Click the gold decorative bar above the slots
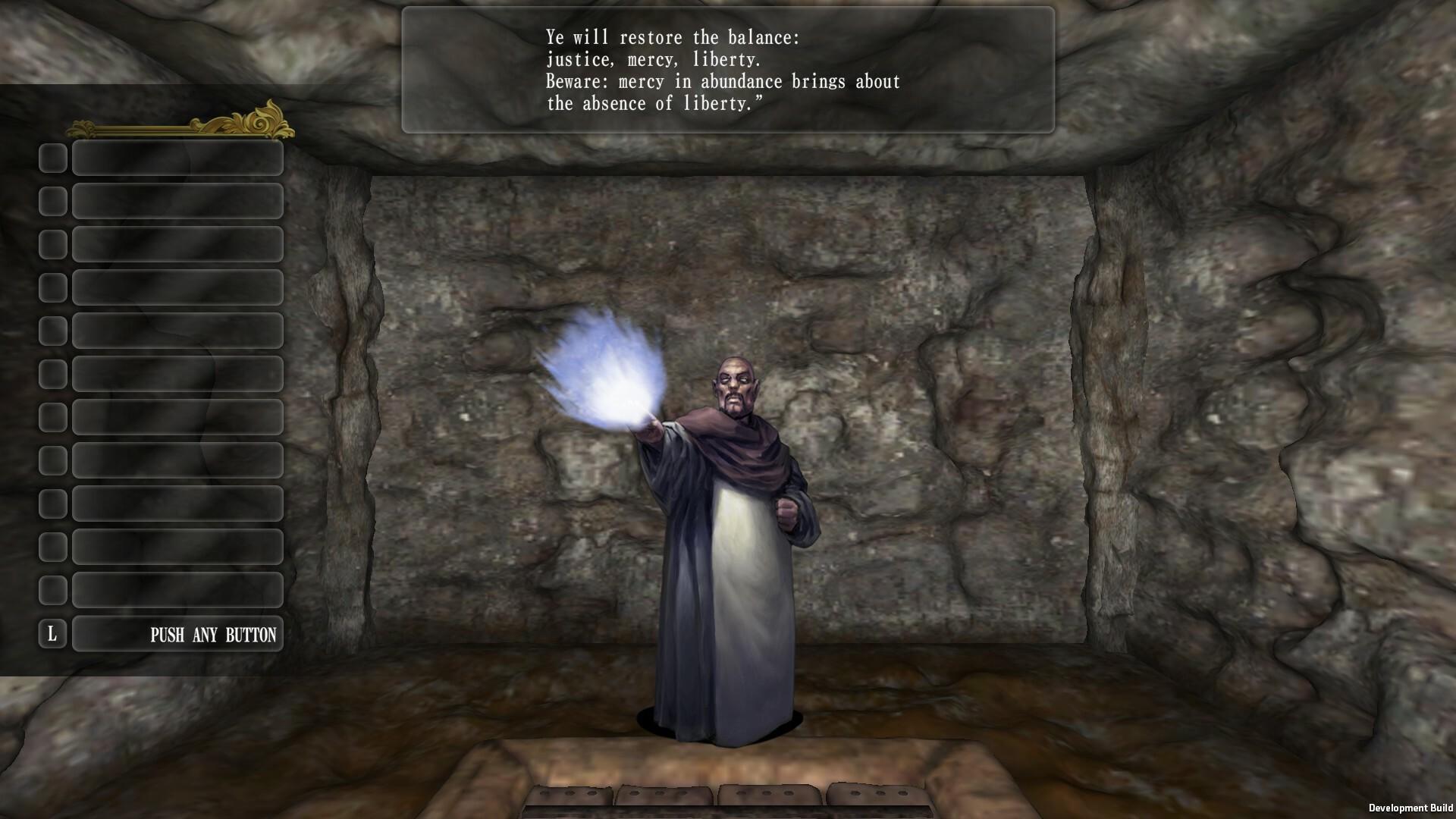This screenshot has height=819, width=1456. (x=174, y=129)
